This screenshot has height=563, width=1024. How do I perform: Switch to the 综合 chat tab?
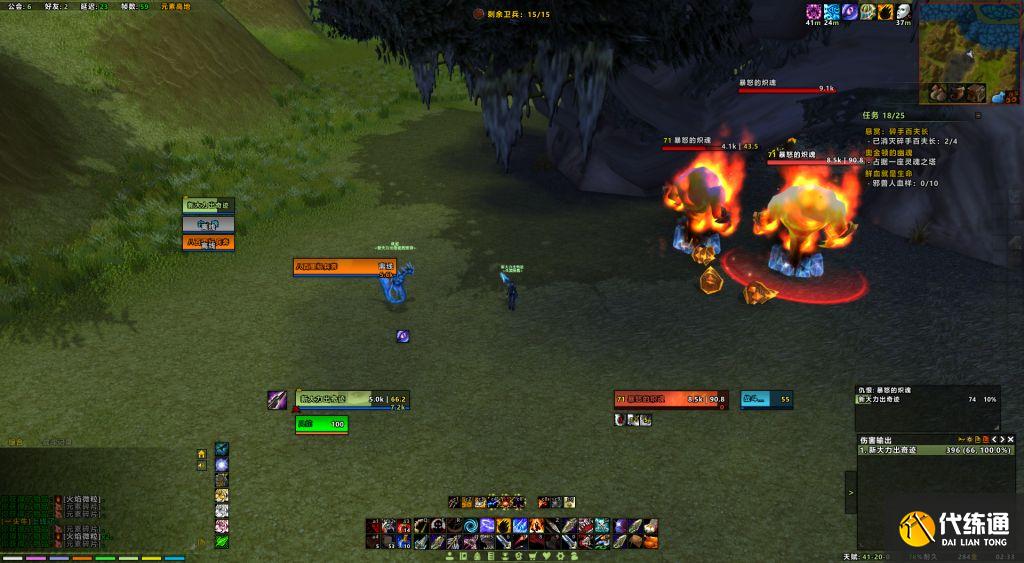pyautogui.click(x=14, y=442)
